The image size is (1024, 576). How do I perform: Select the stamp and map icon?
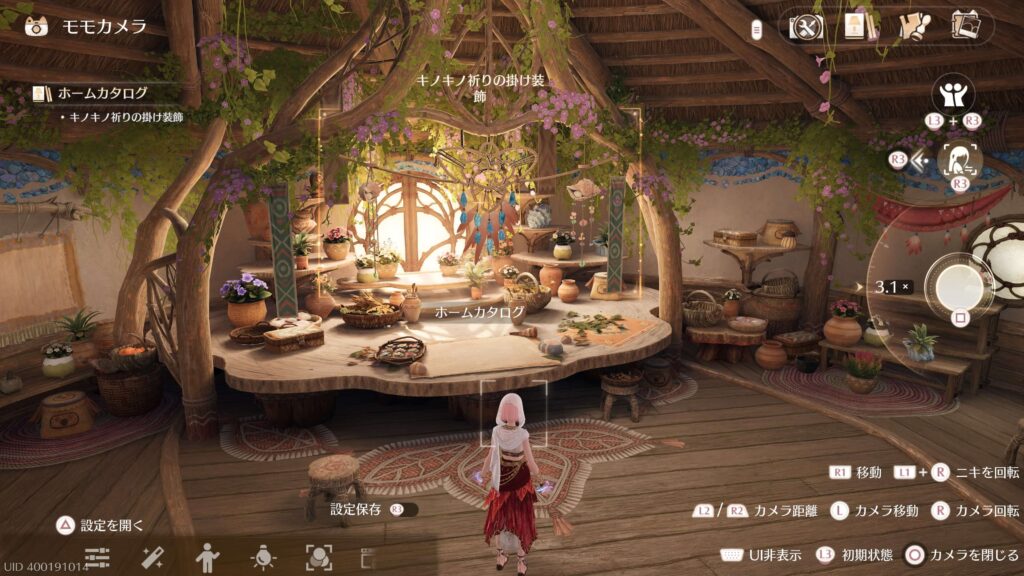click(911, 27)
